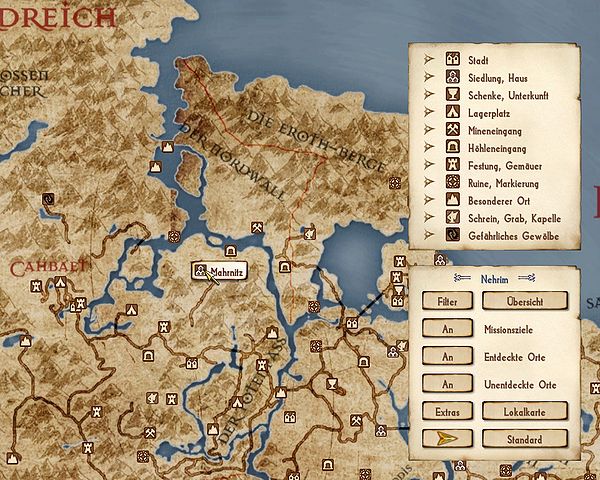Toggle the Entdeckte Orte markers
The width and height of the screenshot is (600, 480).
coord(446,356)
